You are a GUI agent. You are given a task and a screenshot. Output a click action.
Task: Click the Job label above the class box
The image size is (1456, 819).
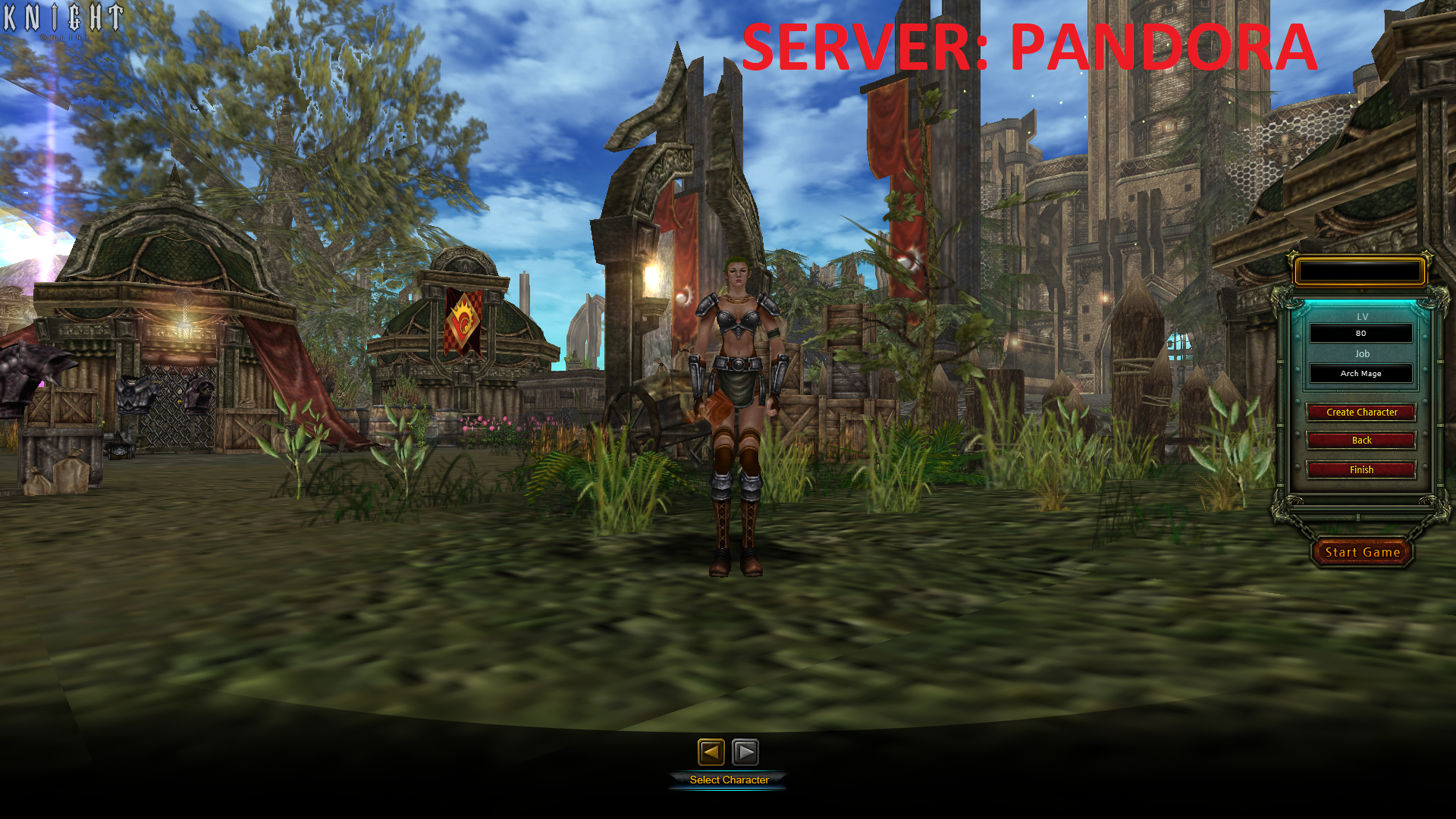pos(1361,353)
